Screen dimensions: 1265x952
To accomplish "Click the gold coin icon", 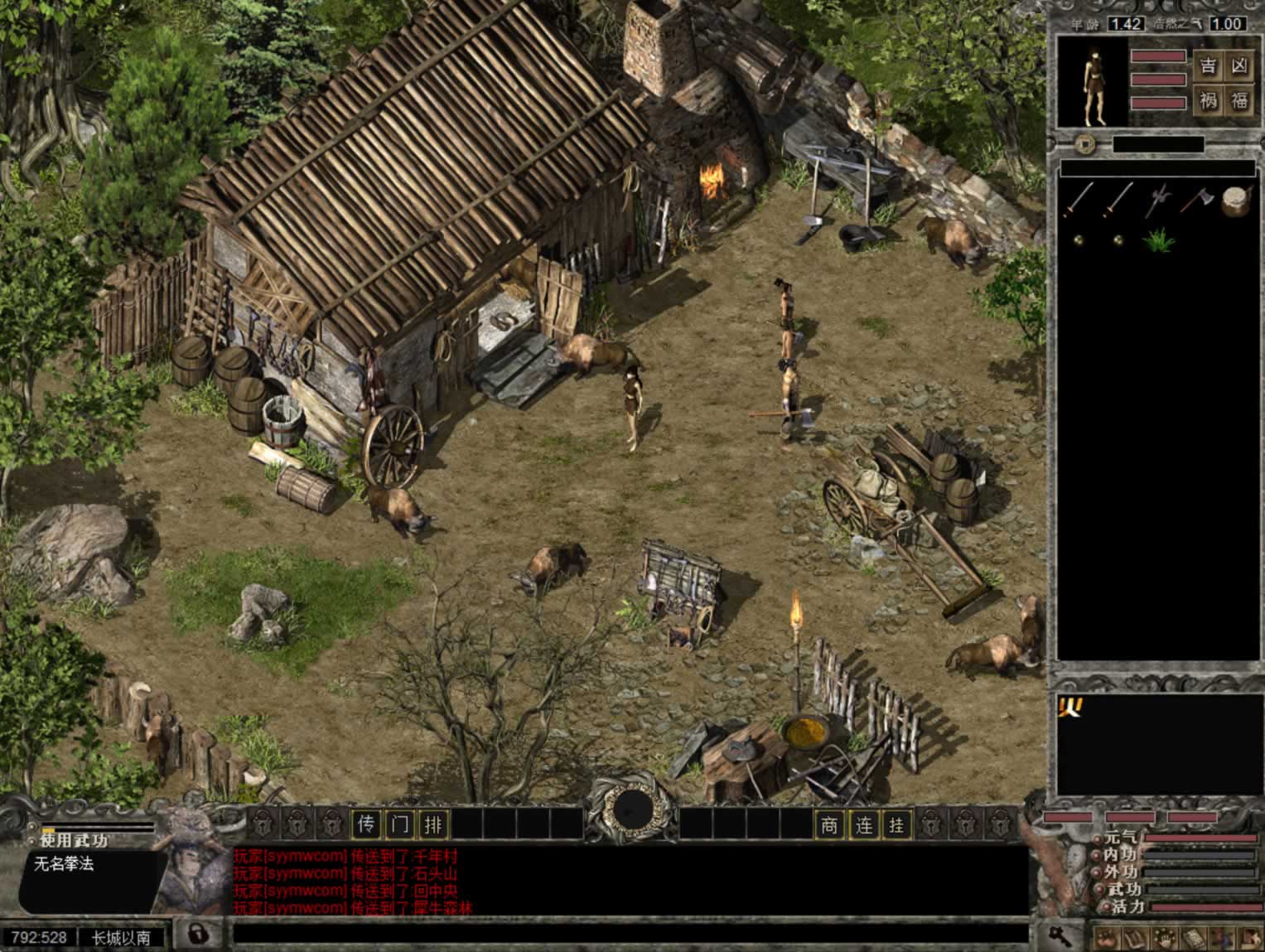I will 1084,145.
